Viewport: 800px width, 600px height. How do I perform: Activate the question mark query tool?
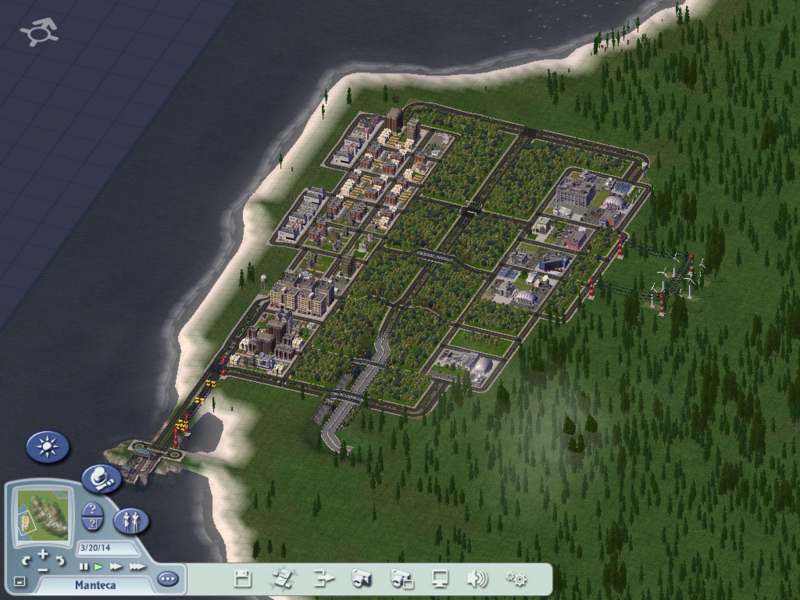click(x=91, y=510)
